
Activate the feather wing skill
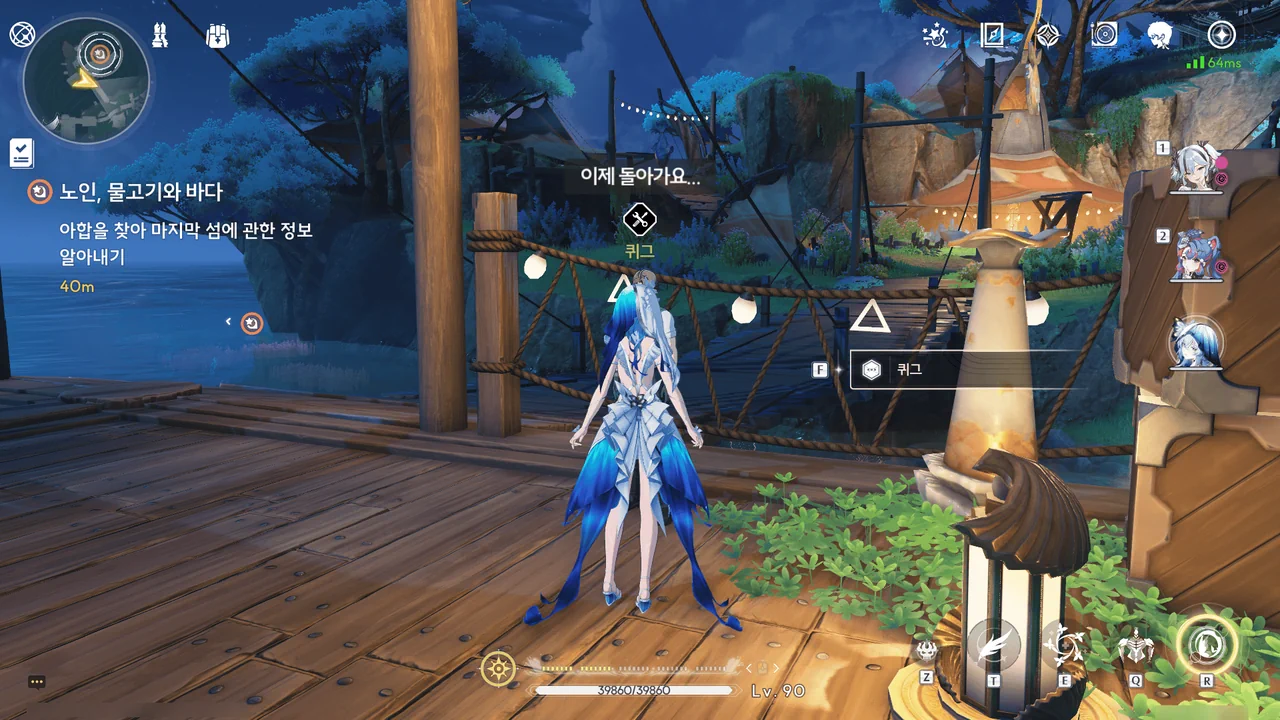click(x=993, y=646)
